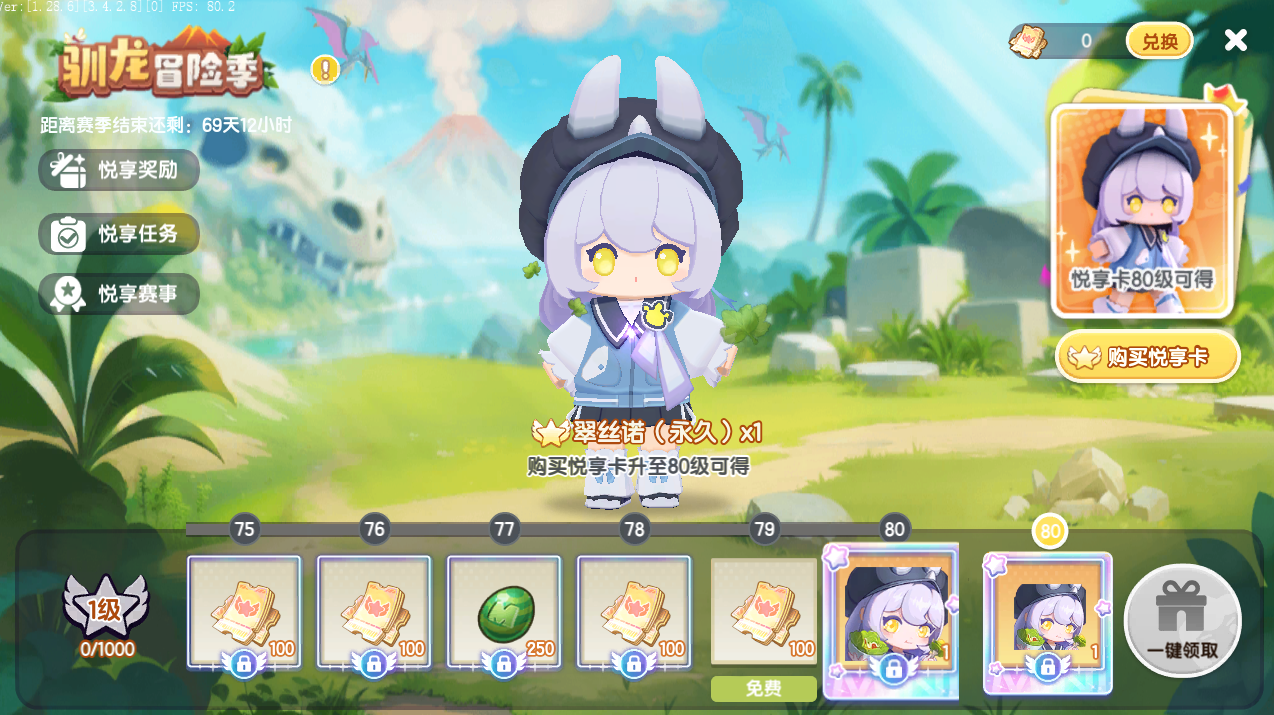Click the 1级 level badge

[106, 609]
